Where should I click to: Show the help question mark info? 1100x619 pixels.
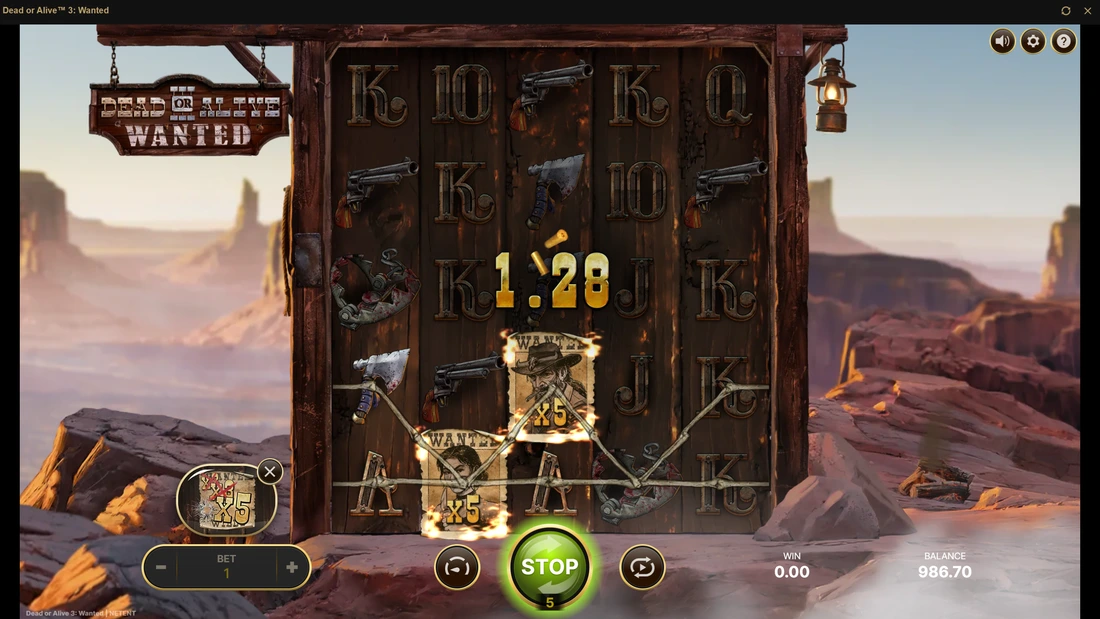pos(1064,41)
